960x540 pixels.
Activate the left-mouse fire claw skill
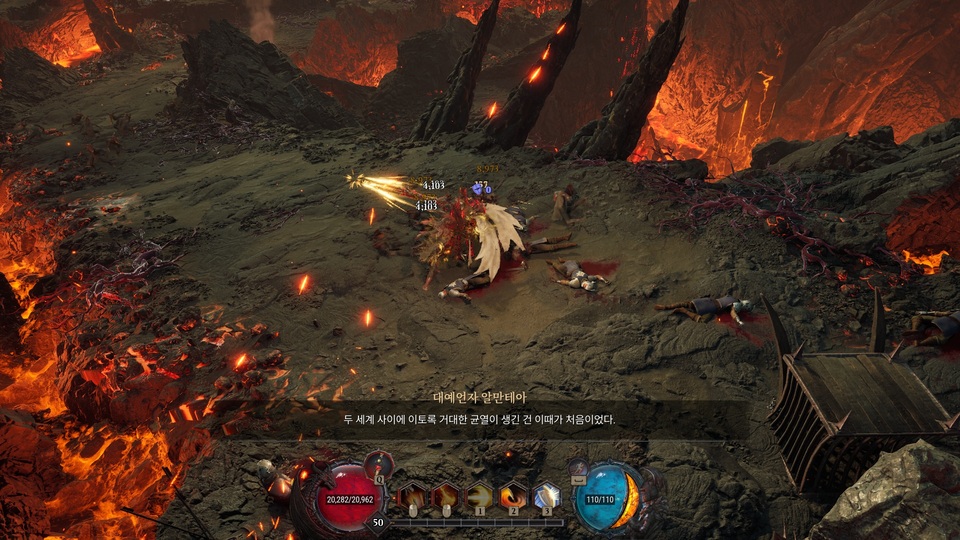tap(412, 495)
